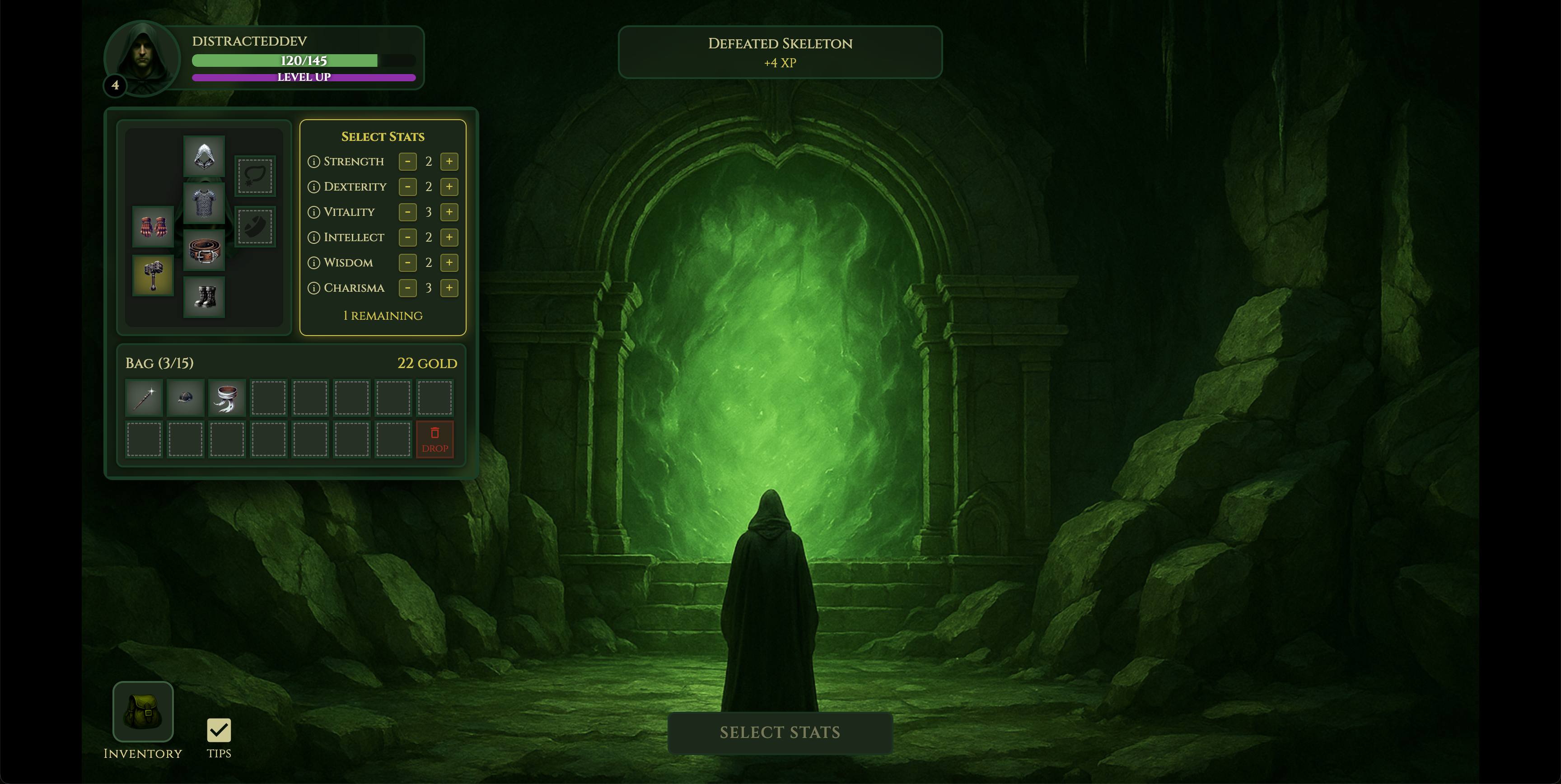The height and width of the screenshot is (784, 1561).
Task: Increase Strength with the plus button
Action: [449, 161]
